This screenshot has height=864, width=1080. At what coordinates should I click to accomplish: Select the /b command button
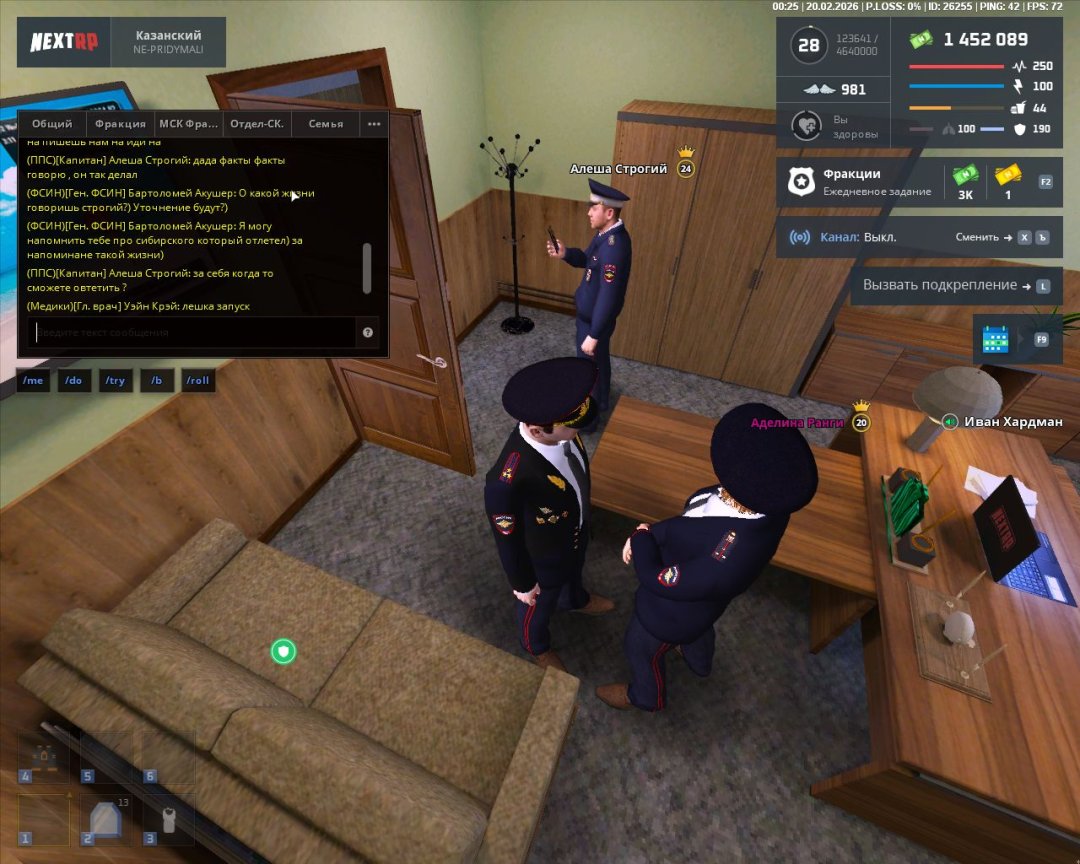coord(157,381)
